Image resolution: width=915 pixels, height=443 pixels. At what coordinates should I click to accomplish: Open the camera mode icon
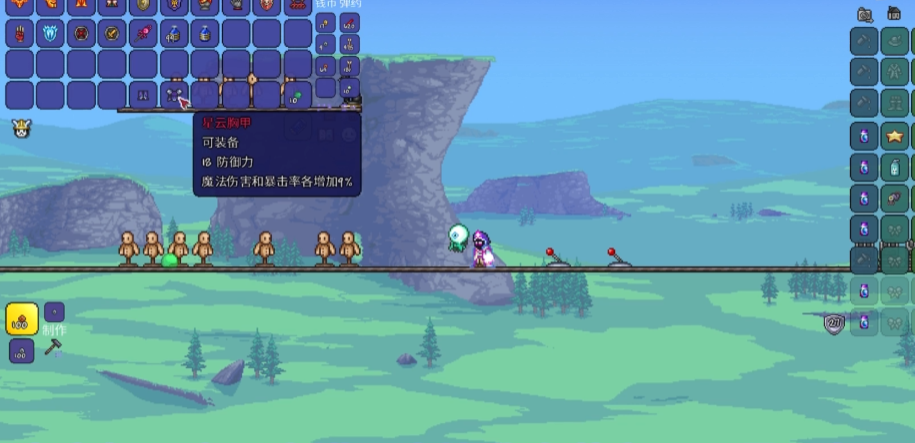point(866,14)
